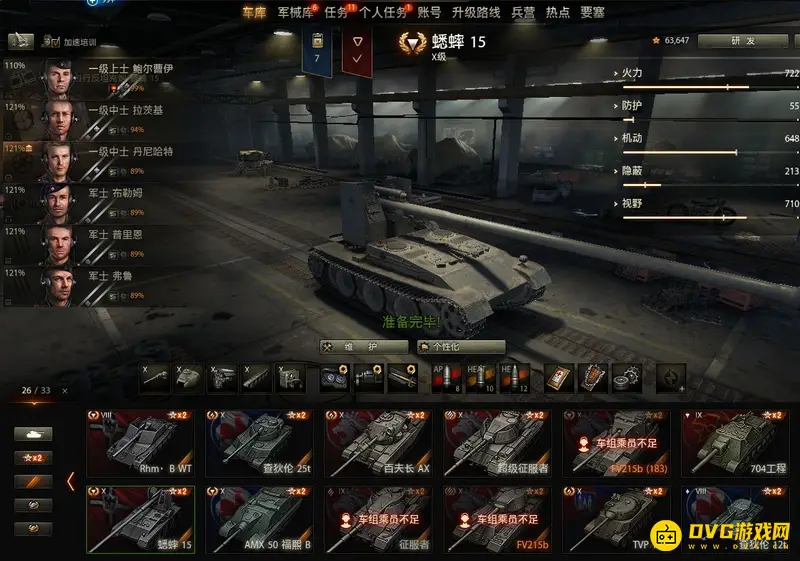Screen dimensions: 800x561
Task: Go to the 升级路线 tech tree tab
Action: click(475, 12)
